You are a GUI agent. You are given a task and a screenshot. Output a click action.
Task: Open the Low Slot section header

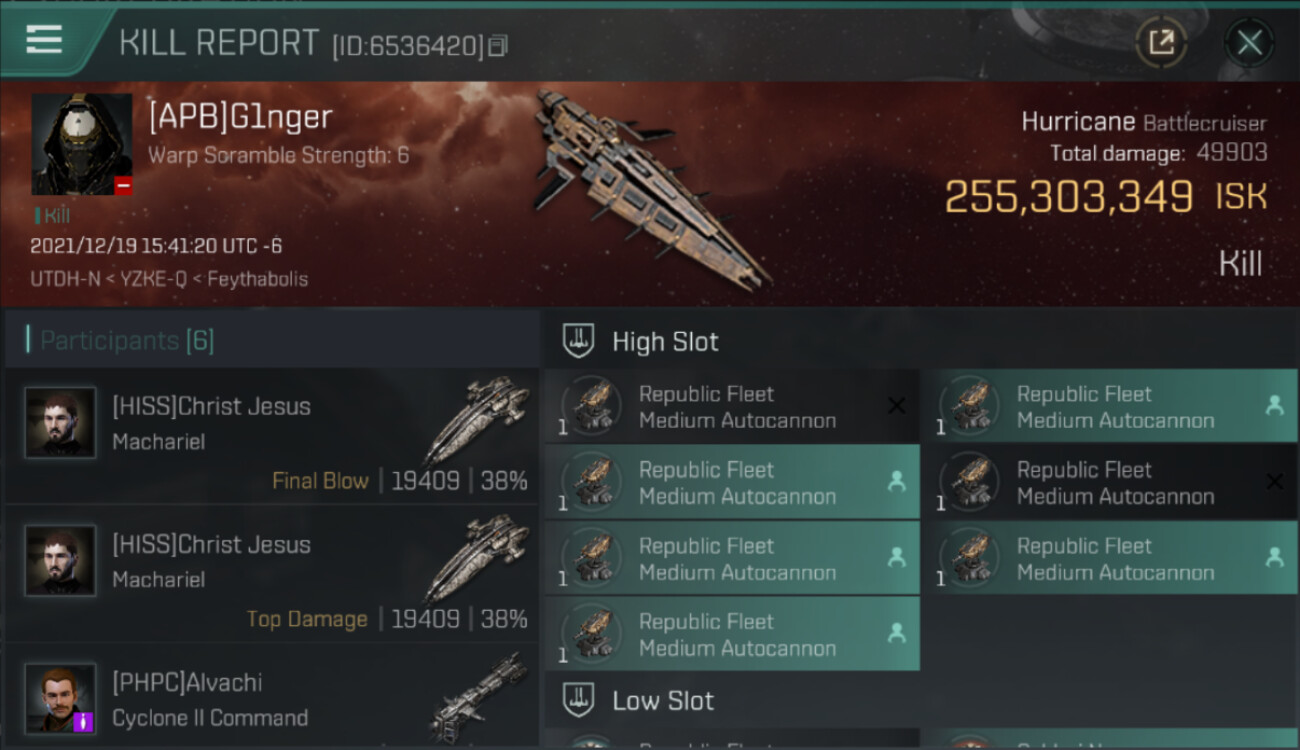662,701
